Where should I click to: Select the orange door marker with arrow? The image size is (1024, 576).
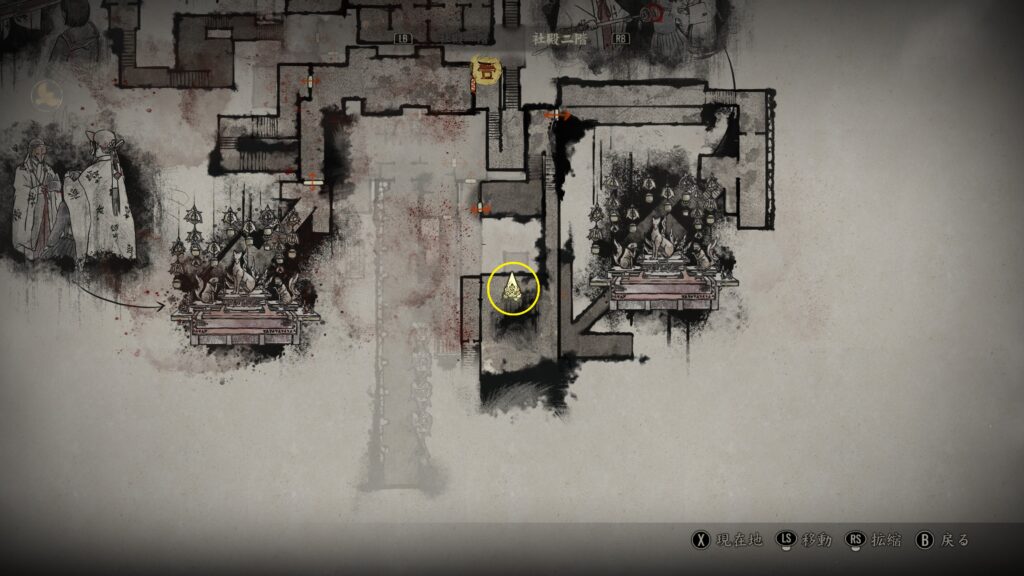point(557,116)
